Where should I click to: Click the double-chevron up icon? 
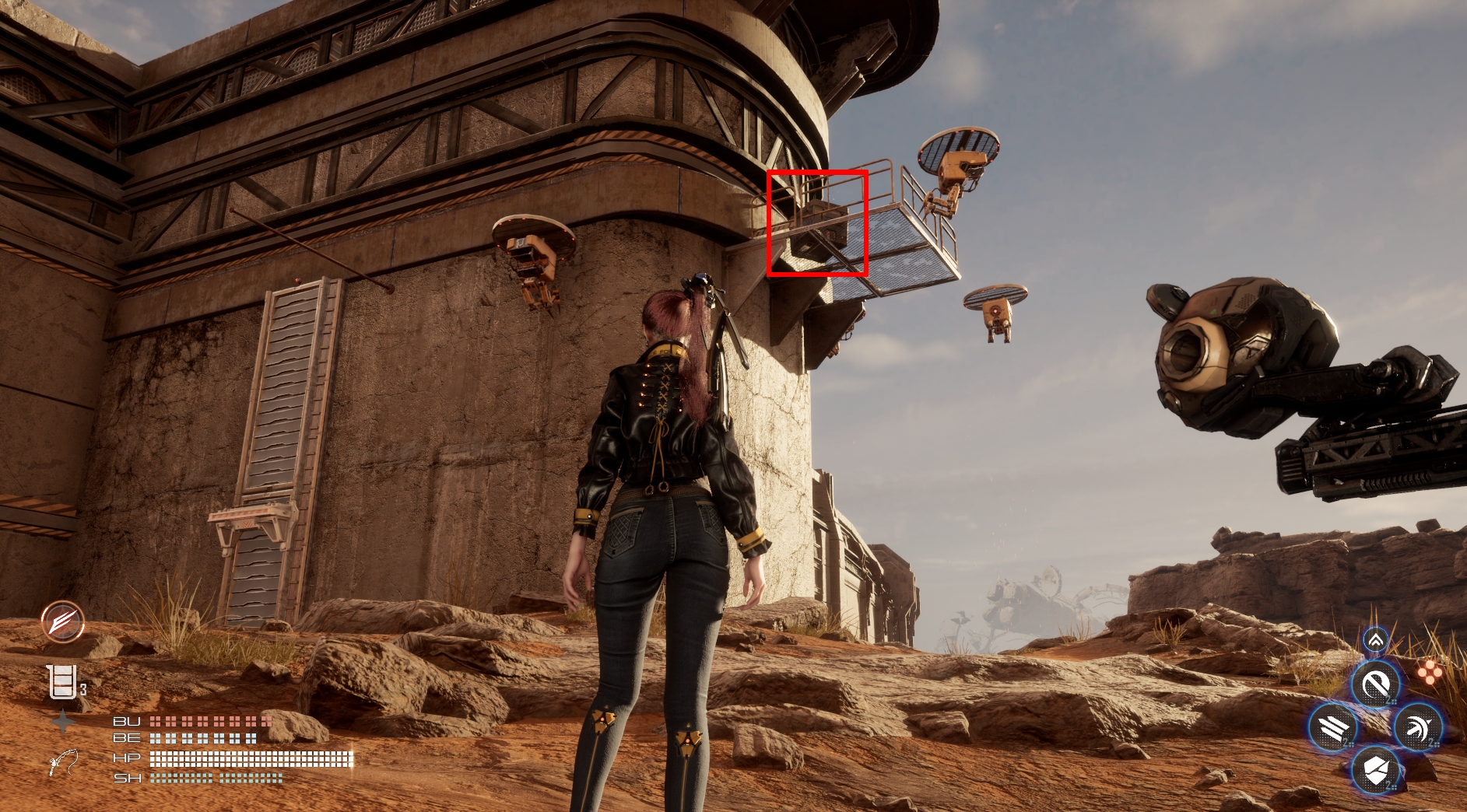pos(1375,640)
